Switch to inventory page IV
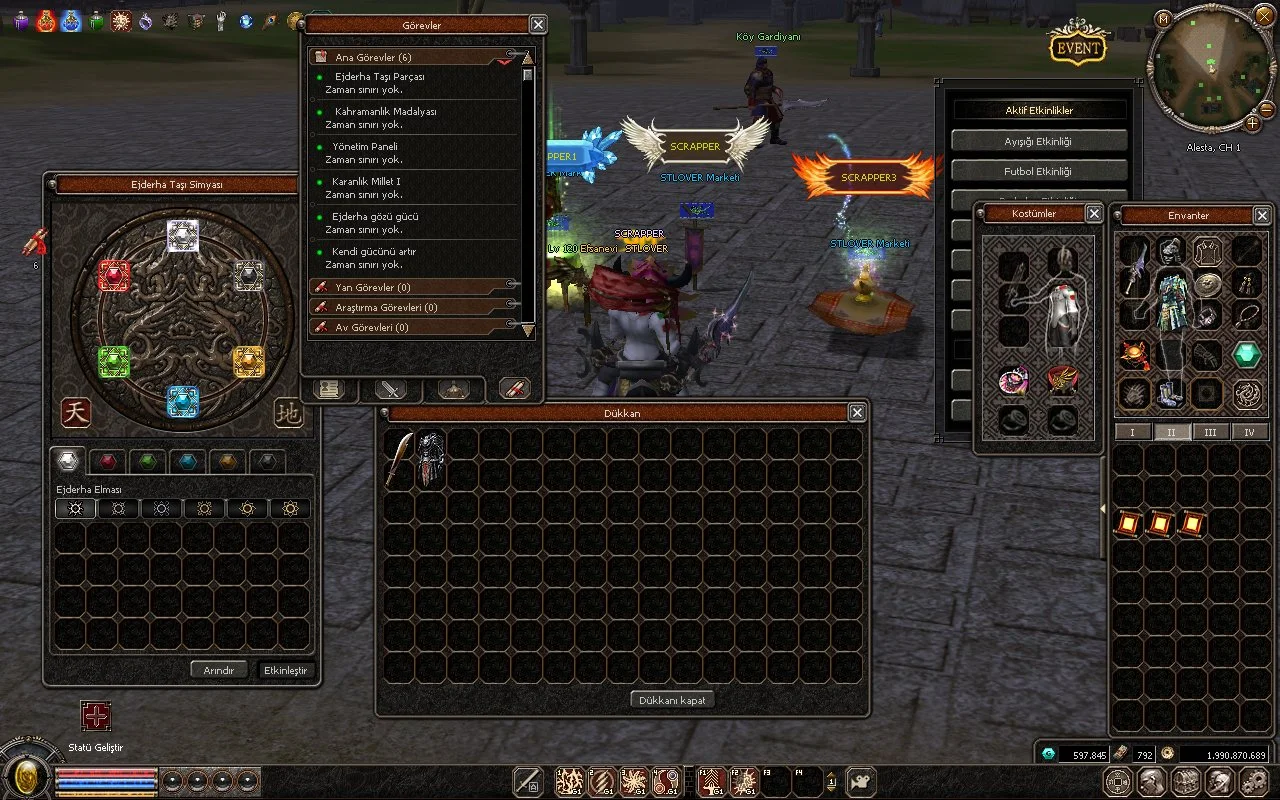The height and width of the screenshot is (800, 1280). click(x=1249, y=432)
